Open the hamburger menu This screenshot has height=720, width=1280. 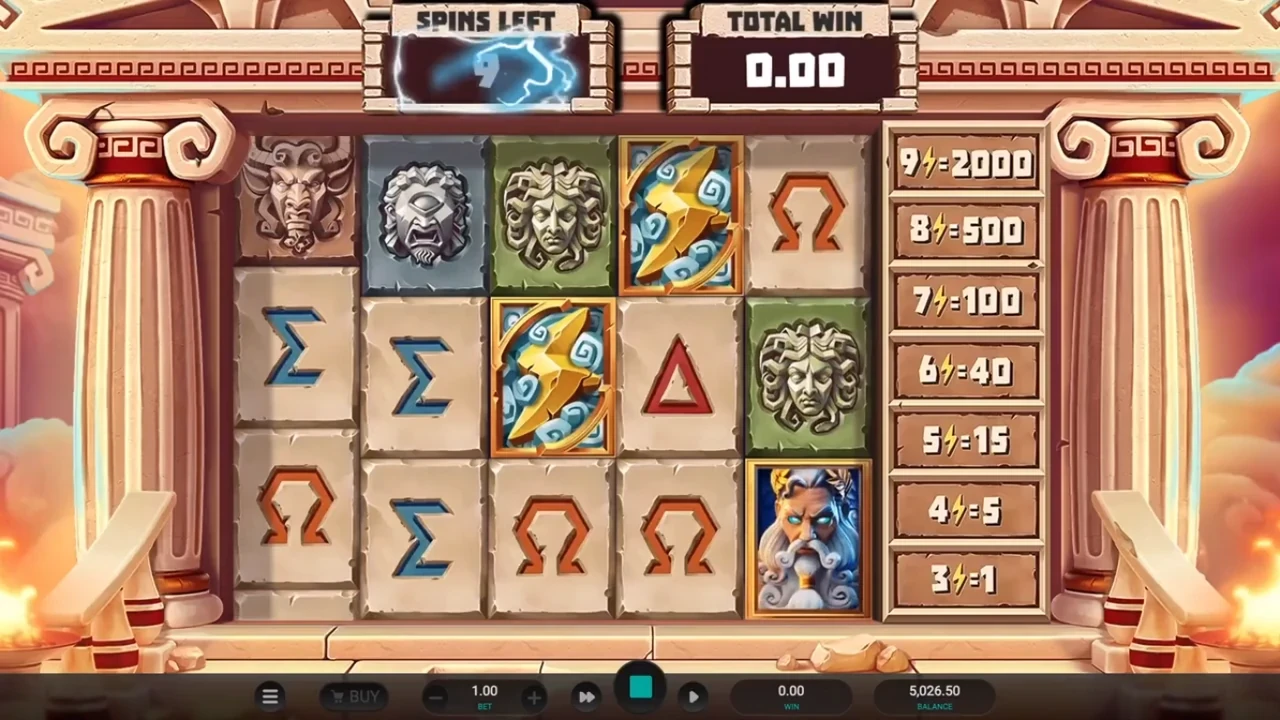coord(270,696)
